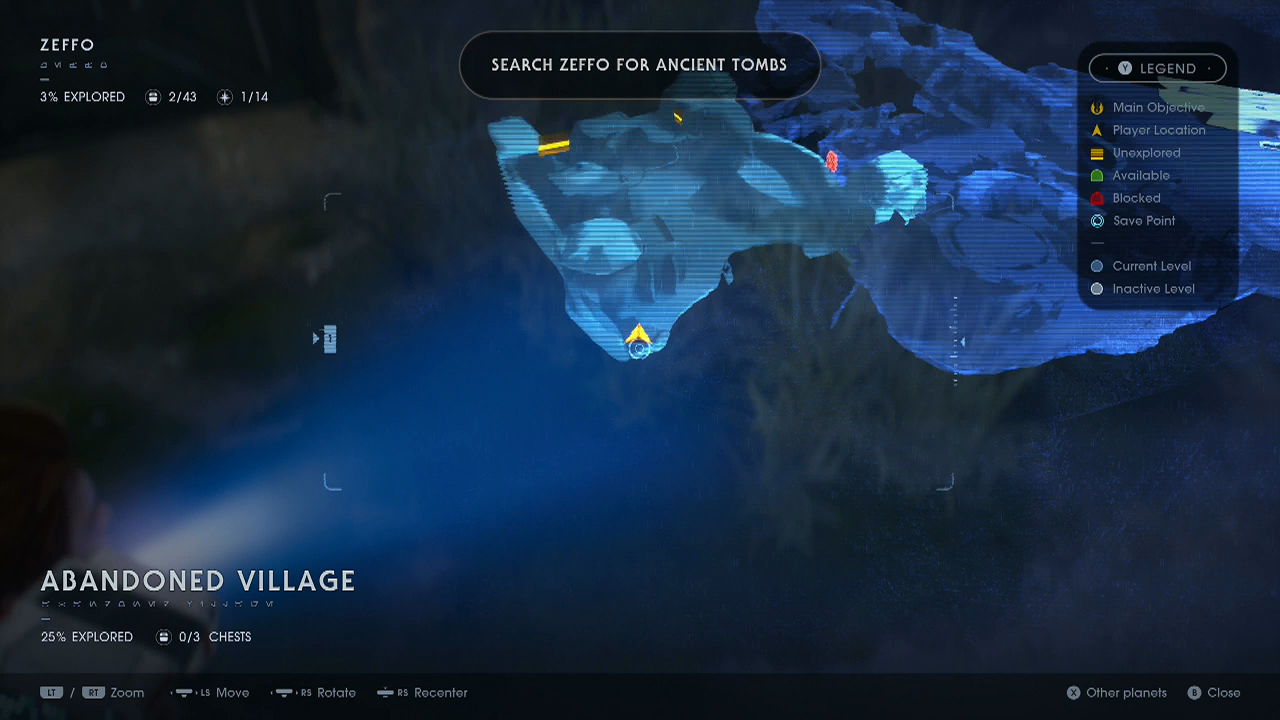Screen dimensions: 1280x720
Task: Toggle the Inactive Level indicator in the legend
Action: coord(1096,288)
